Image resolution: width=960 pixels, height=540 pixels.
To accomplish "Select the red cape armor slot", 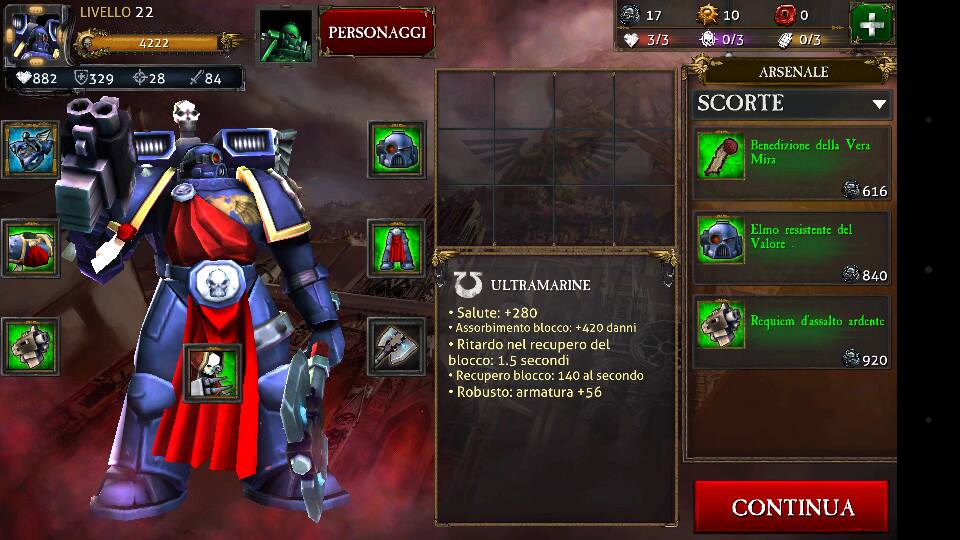I will click(397, 247).
